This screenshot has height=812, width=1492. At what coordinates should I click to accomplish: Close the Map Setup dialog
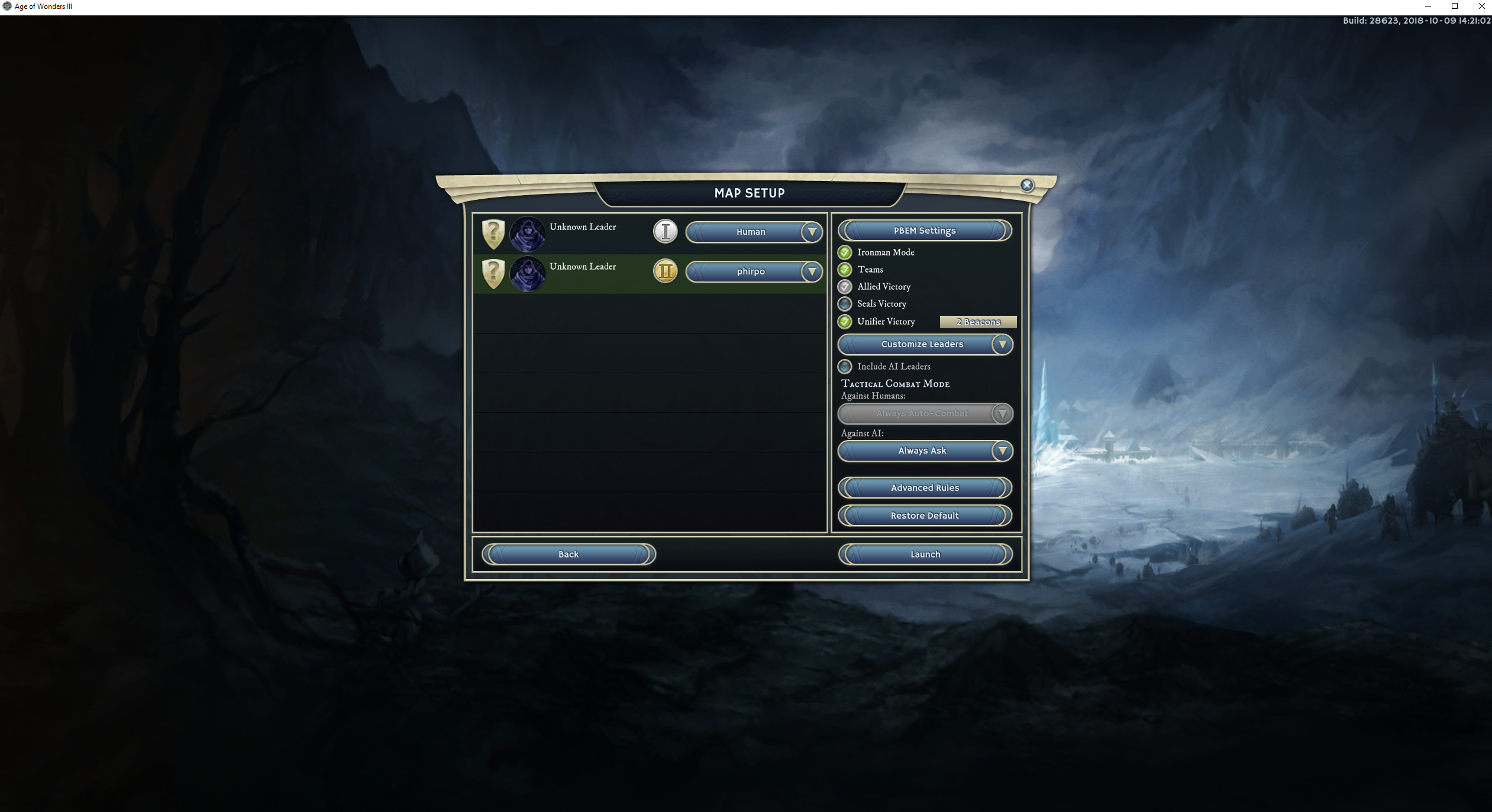click(1027, 185)
